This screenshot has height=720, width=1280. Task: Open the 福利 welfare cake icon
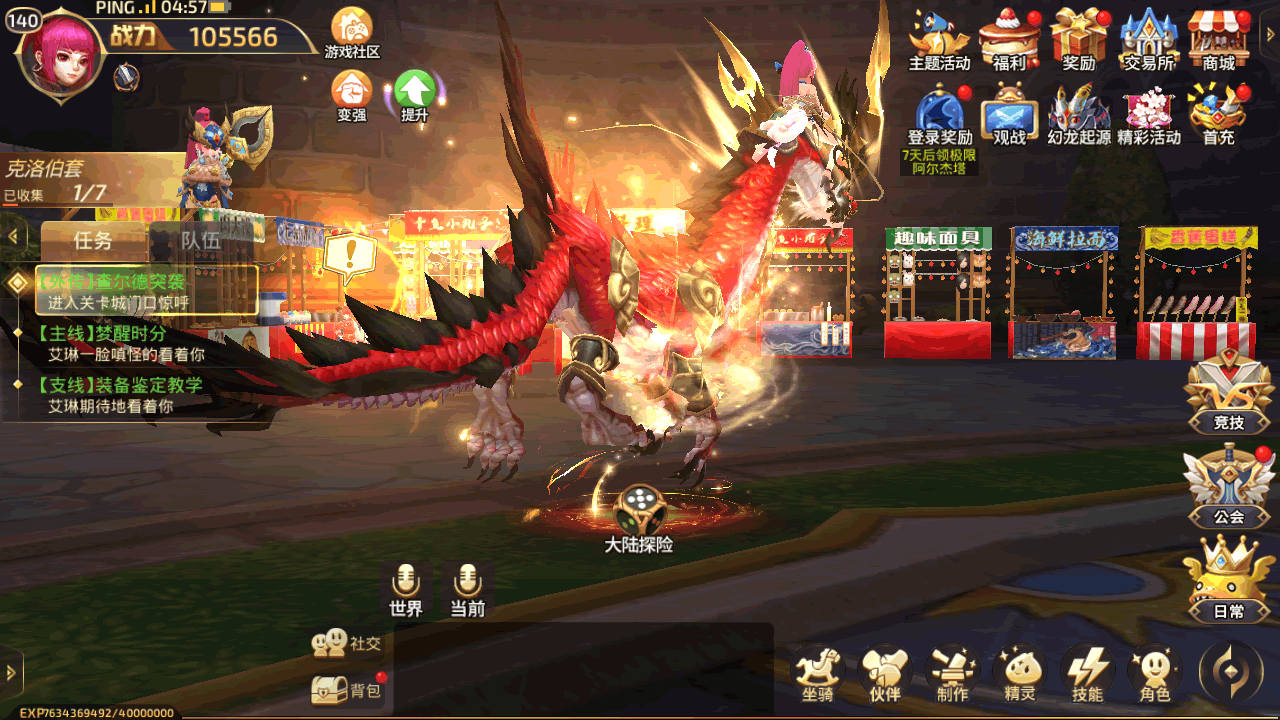[x=1009, y=38]
